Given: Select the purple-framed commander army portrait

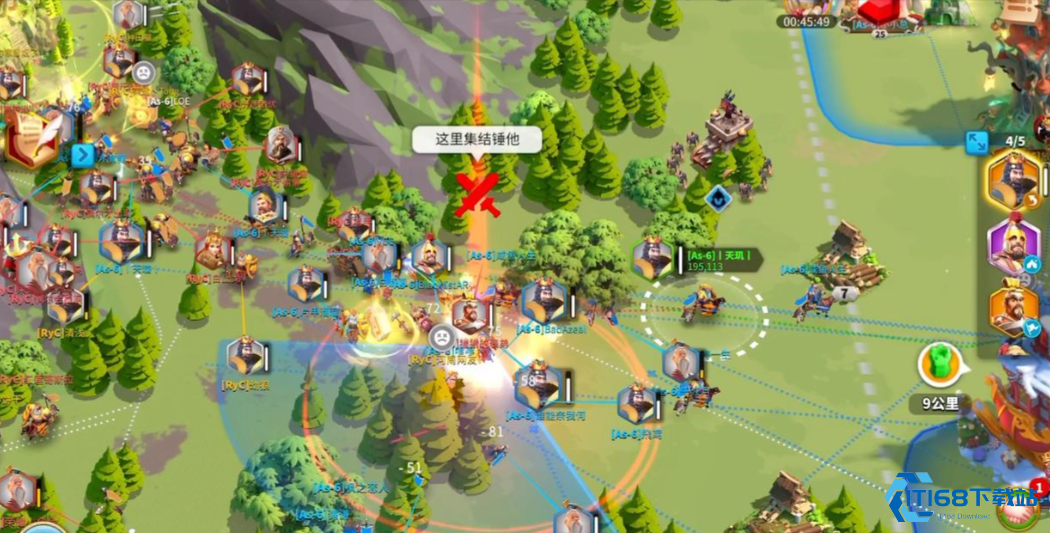Looking at the screenshot, I should click(x=1013, y=245).
